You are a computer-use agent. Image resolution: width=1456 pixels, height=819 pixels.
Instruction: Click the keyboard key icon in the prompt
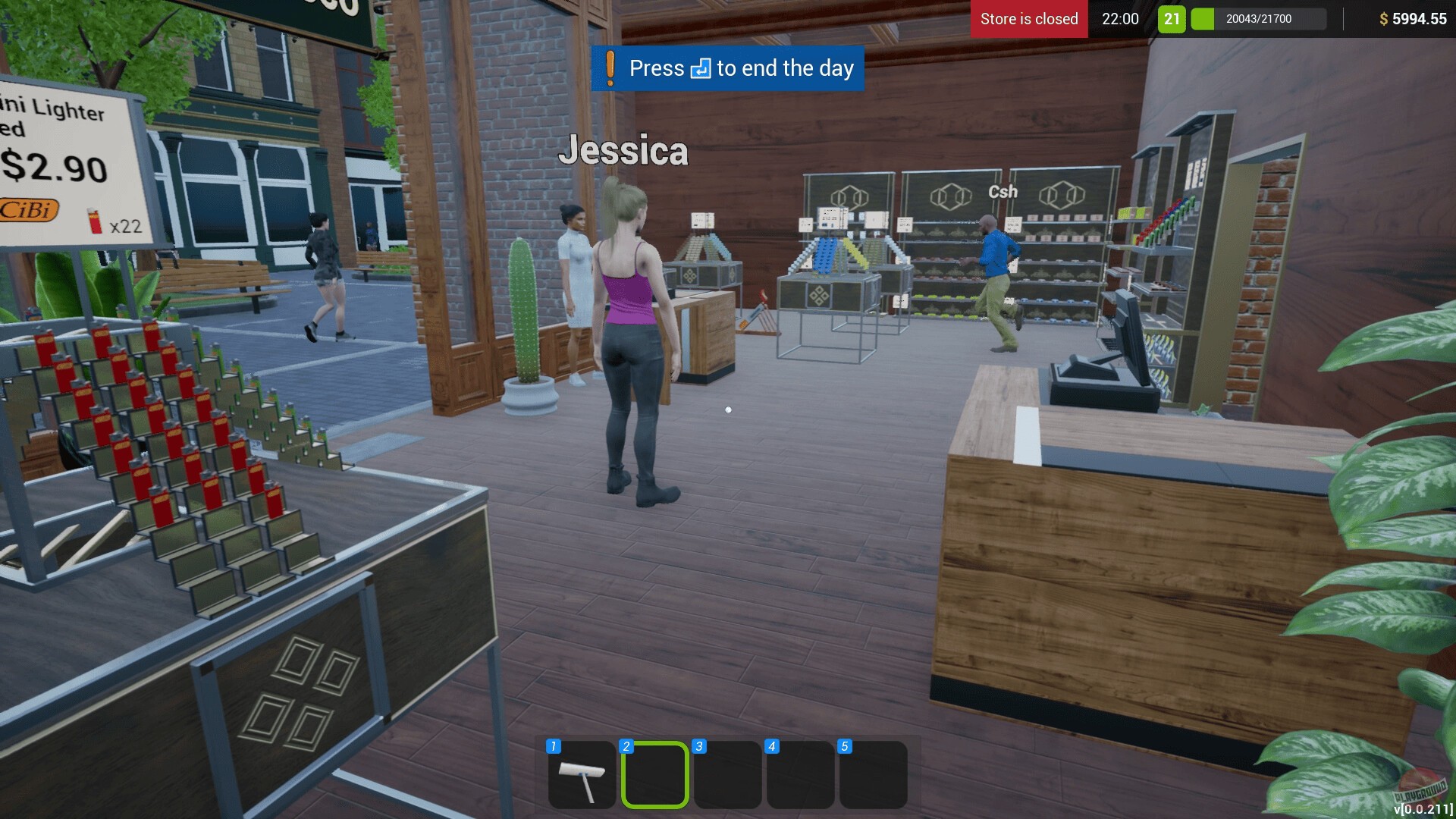pyautogui.click(x=699, y=69)
